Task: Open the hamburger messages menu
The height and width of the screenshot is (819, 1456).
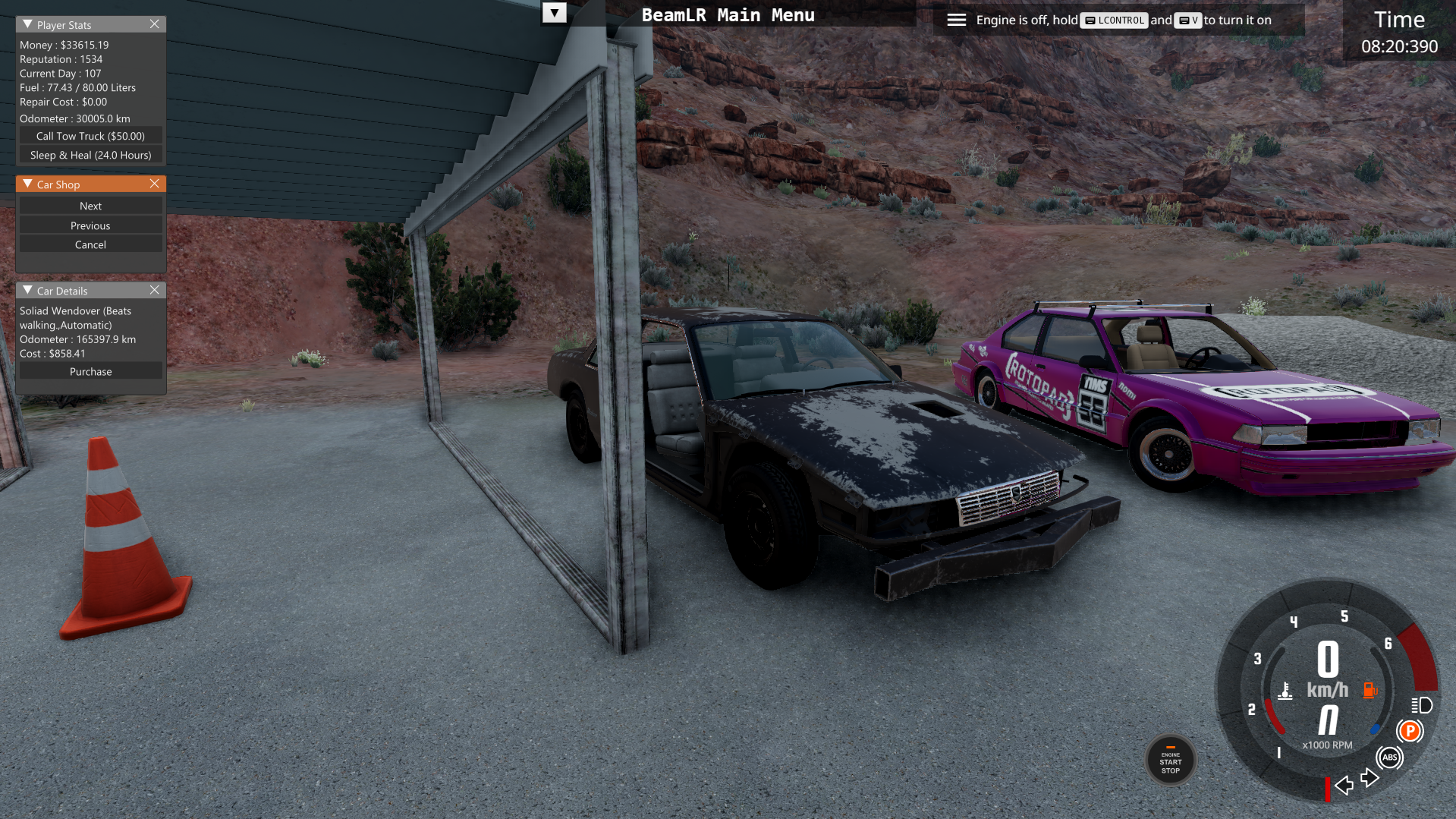Action: point(956,20)
